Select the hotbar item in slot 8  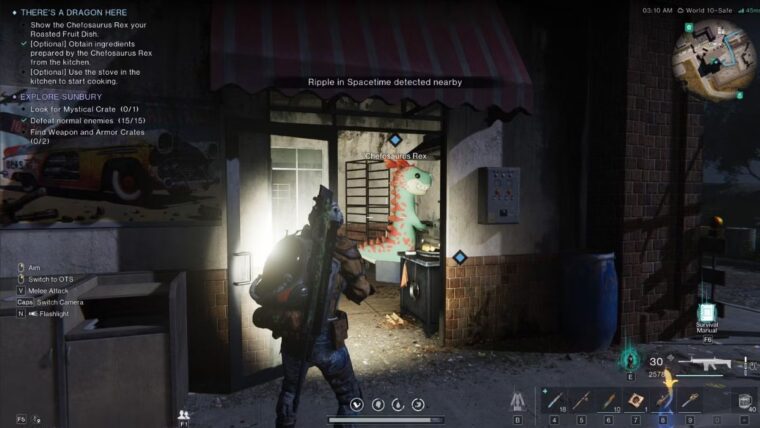pyautogui.click(x=660, y=400)
